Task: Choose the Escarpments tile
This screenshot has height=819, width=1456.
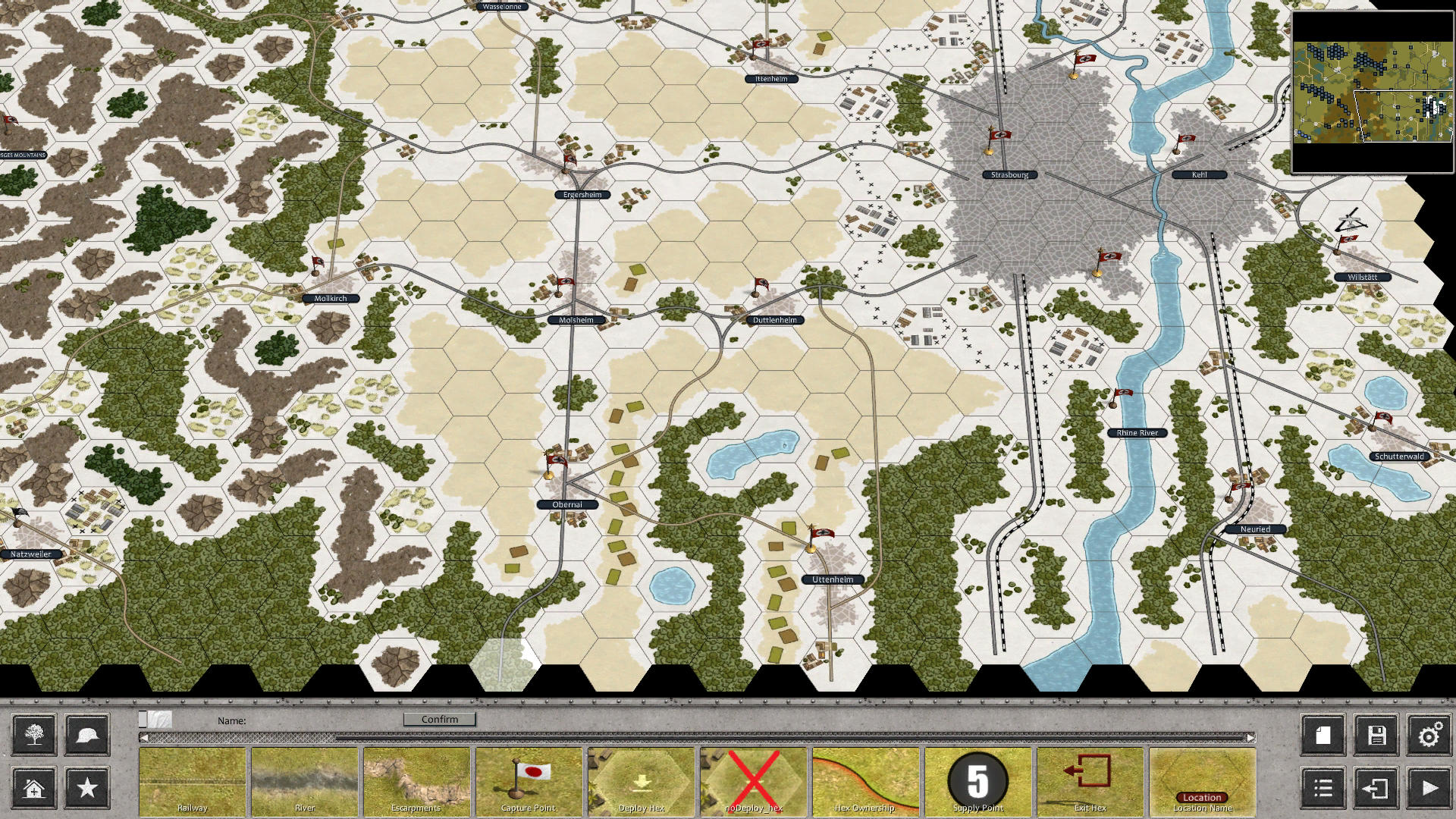Action: tap(417, 781)
